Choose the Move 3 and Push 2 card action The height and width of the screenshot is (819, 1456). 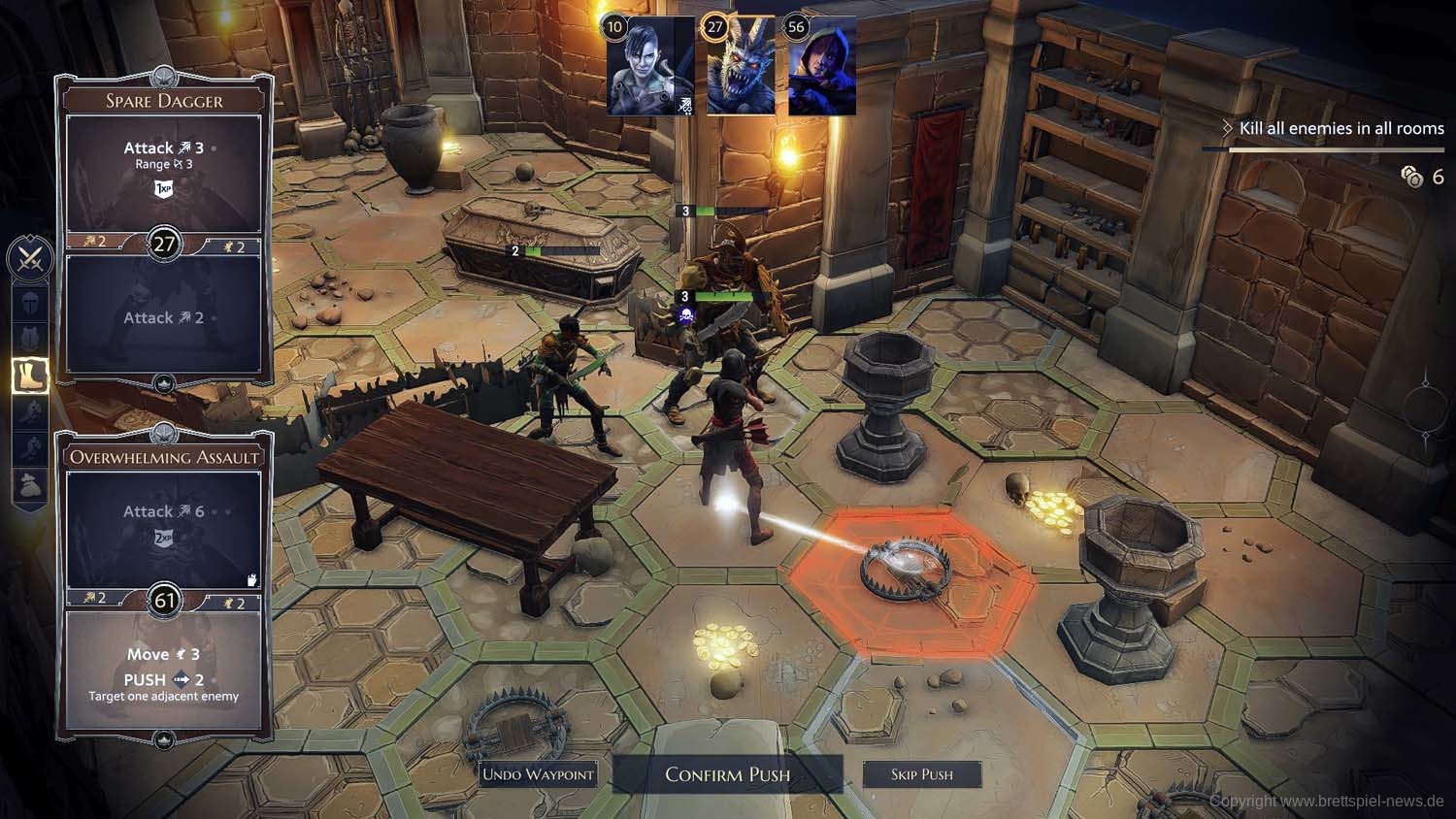coord(164,672)
